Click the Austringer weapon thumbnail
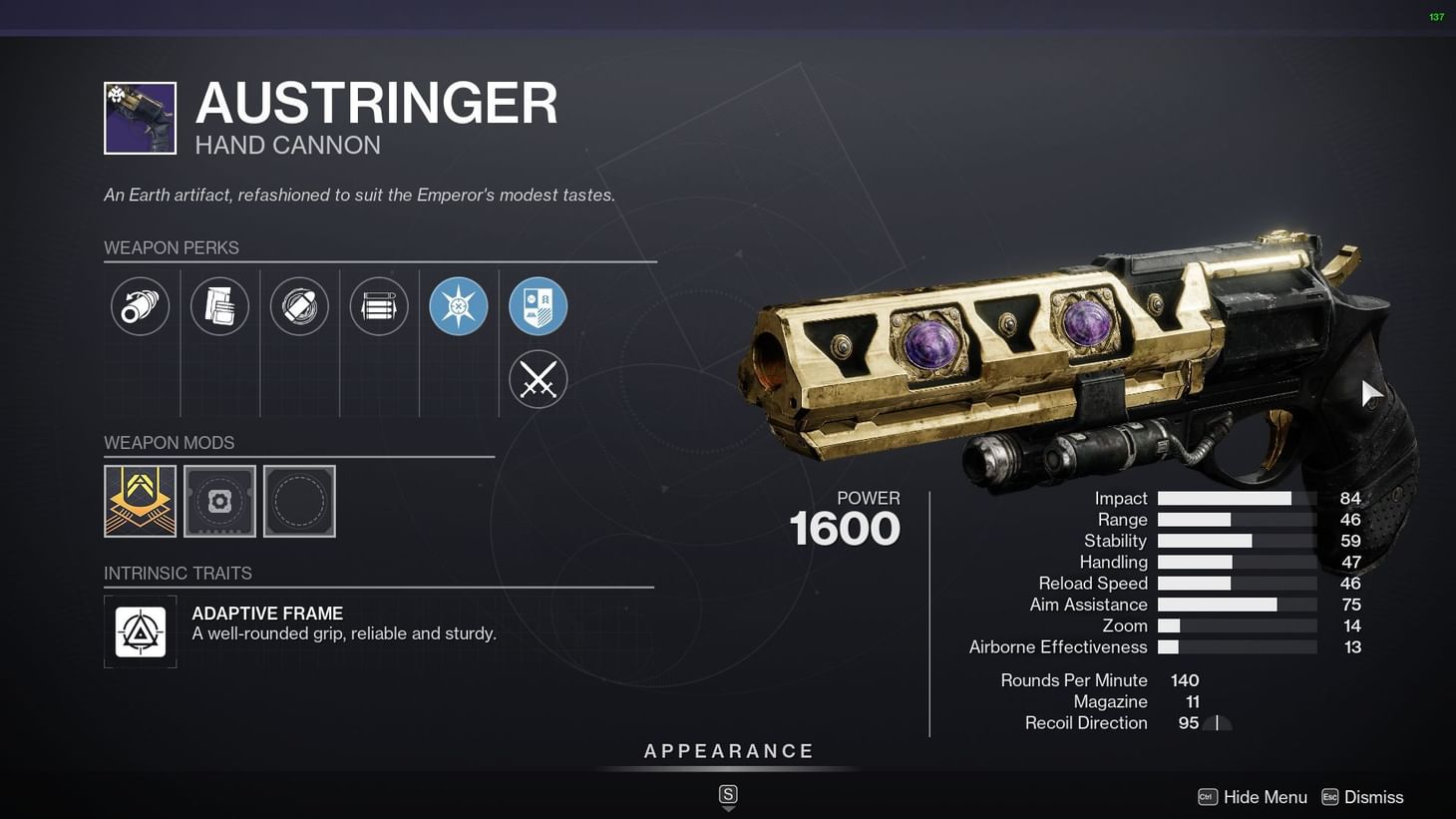Image resolution: width=1456 pixels, height=819 pixels. tap(140, 117)
